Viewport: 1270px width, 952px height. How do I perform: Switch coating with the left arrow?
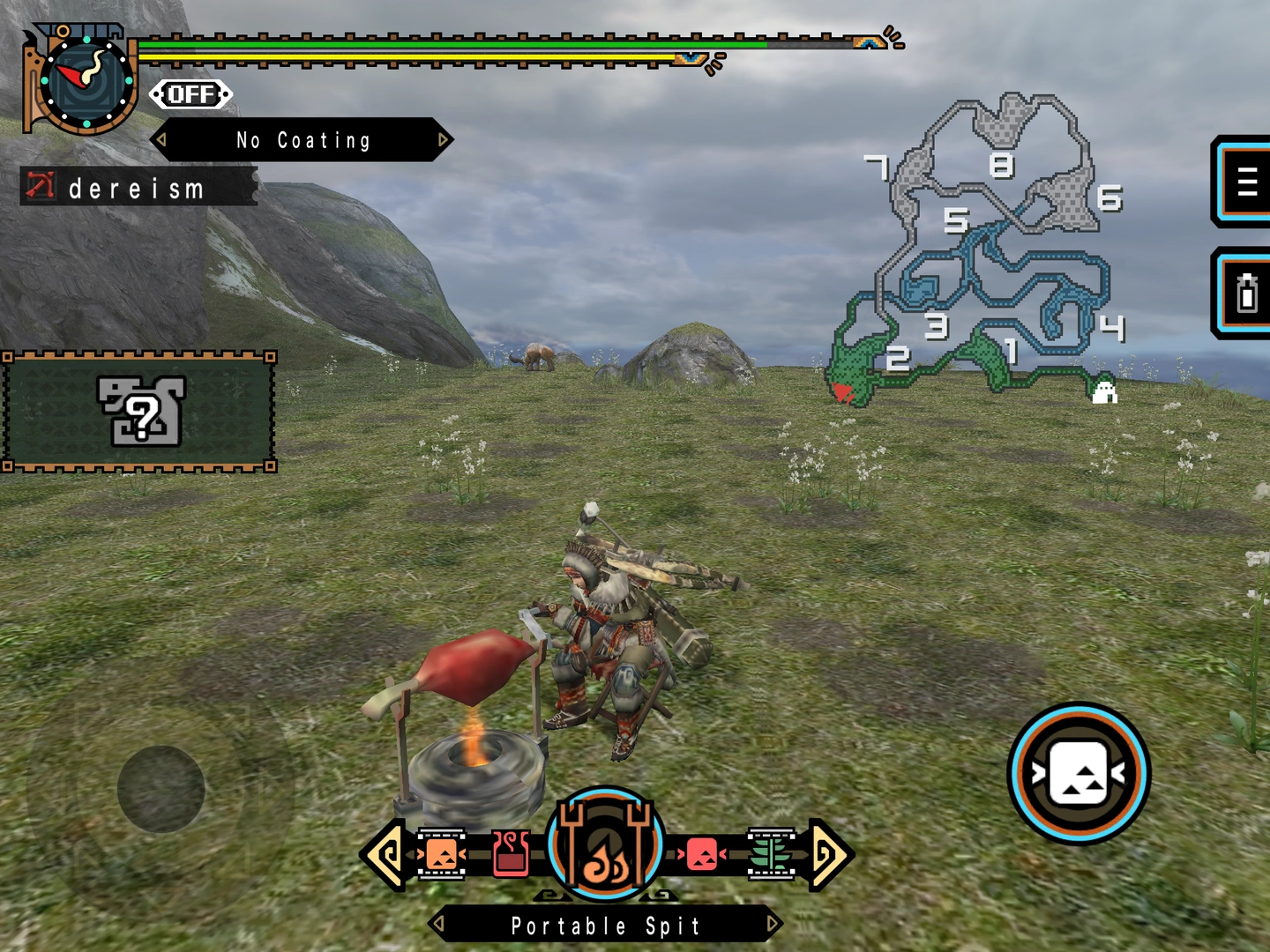[161, 140]
